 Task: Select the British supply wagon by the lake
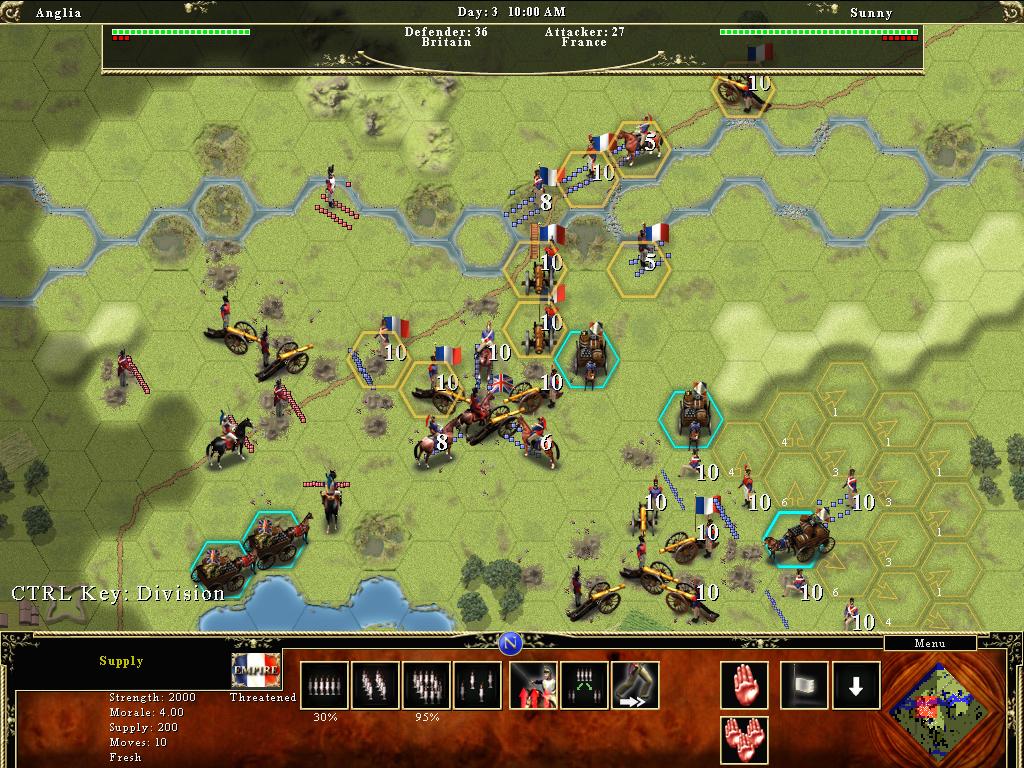pos(225,570)
